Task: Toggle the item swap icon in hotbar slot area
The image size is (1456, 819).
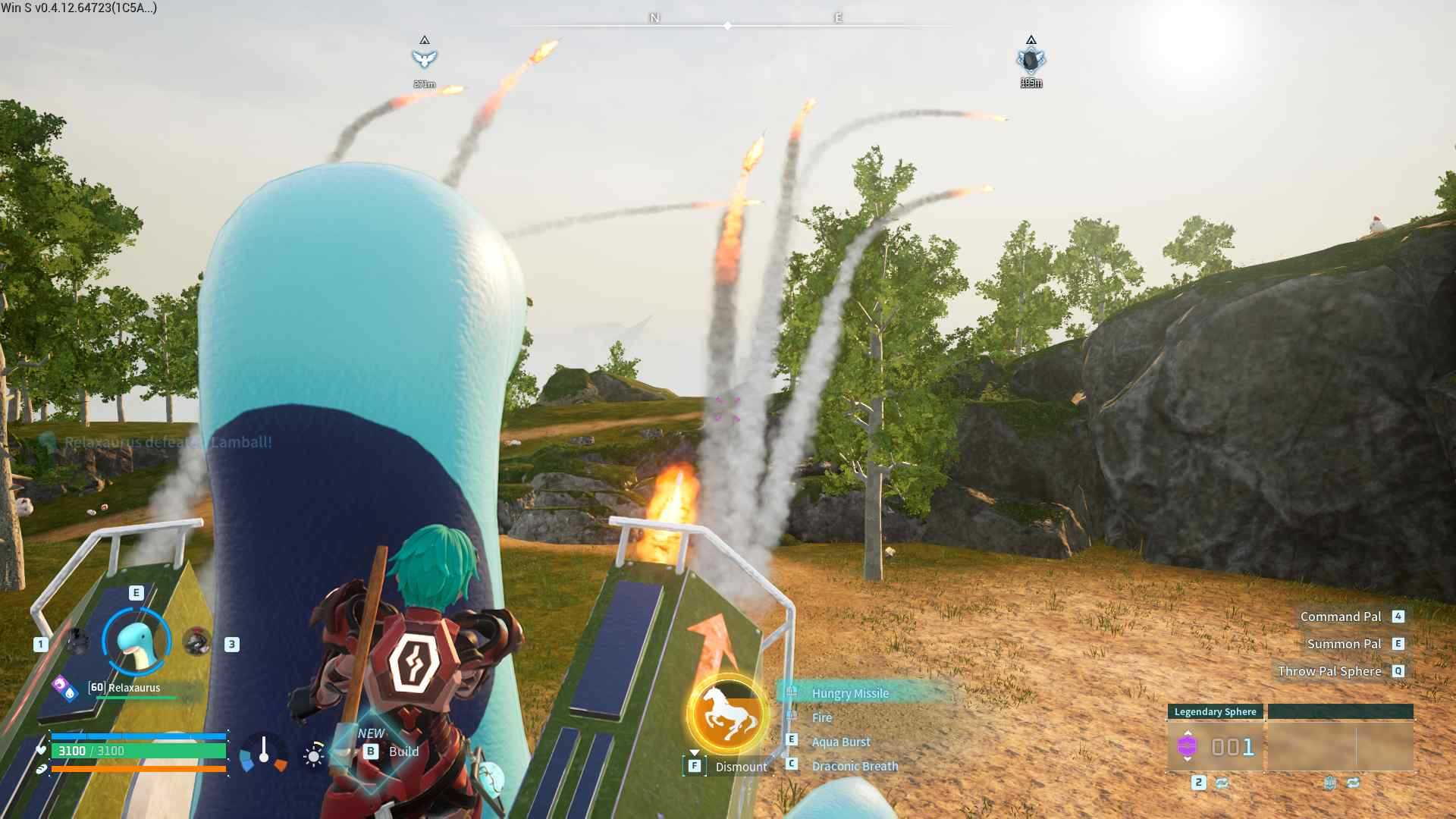Action: tap(1354, 783)
